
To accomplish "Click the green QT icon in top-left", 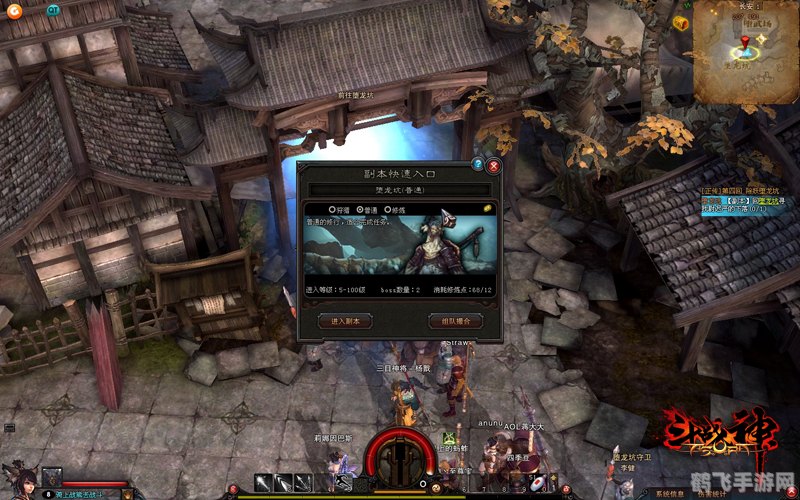I will (53, 9).
